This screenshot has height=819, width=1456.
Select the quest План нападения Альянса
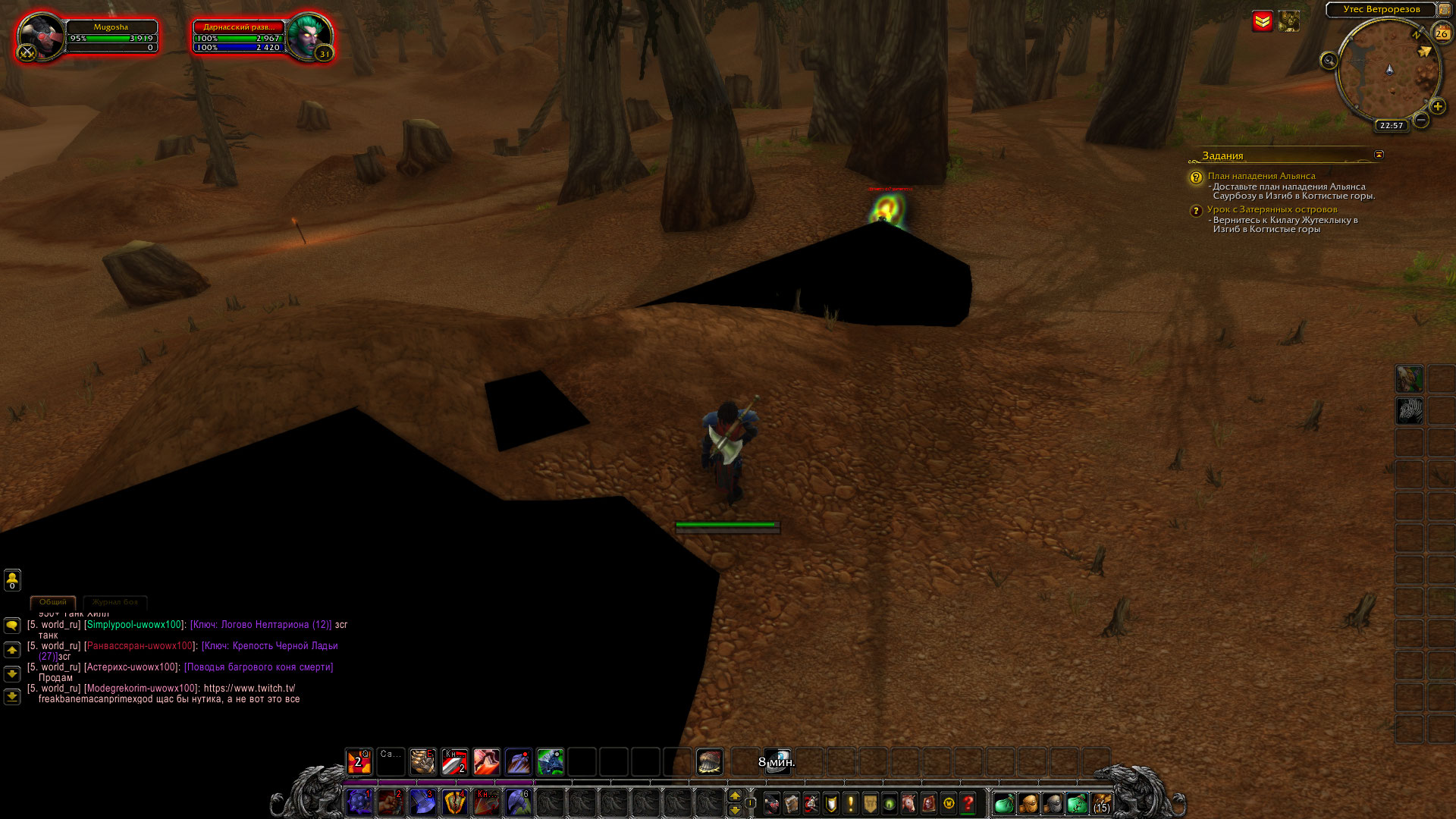click(1261, 176)
